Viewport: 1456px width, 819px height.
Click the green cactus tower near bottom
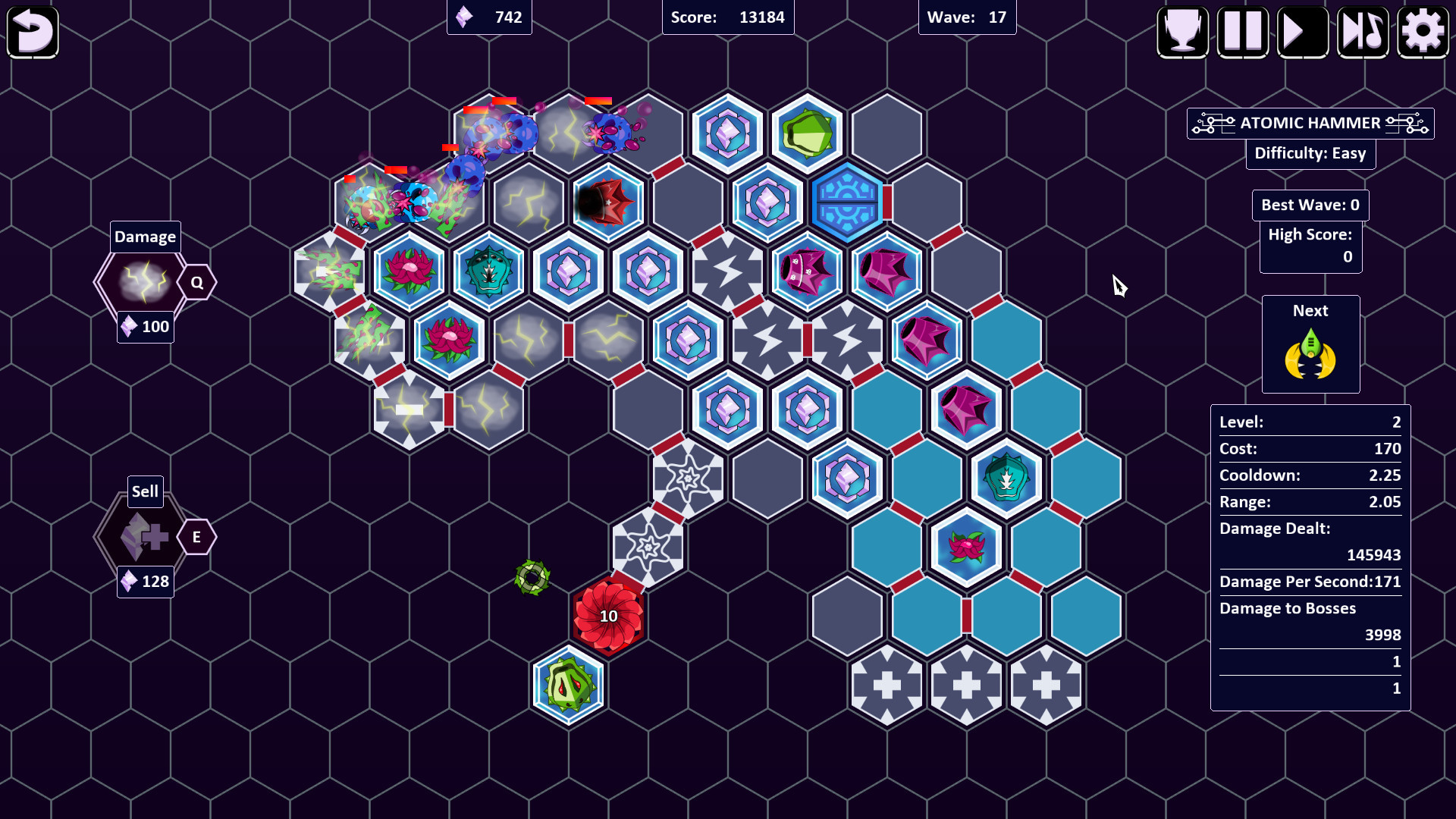point(569,686)
